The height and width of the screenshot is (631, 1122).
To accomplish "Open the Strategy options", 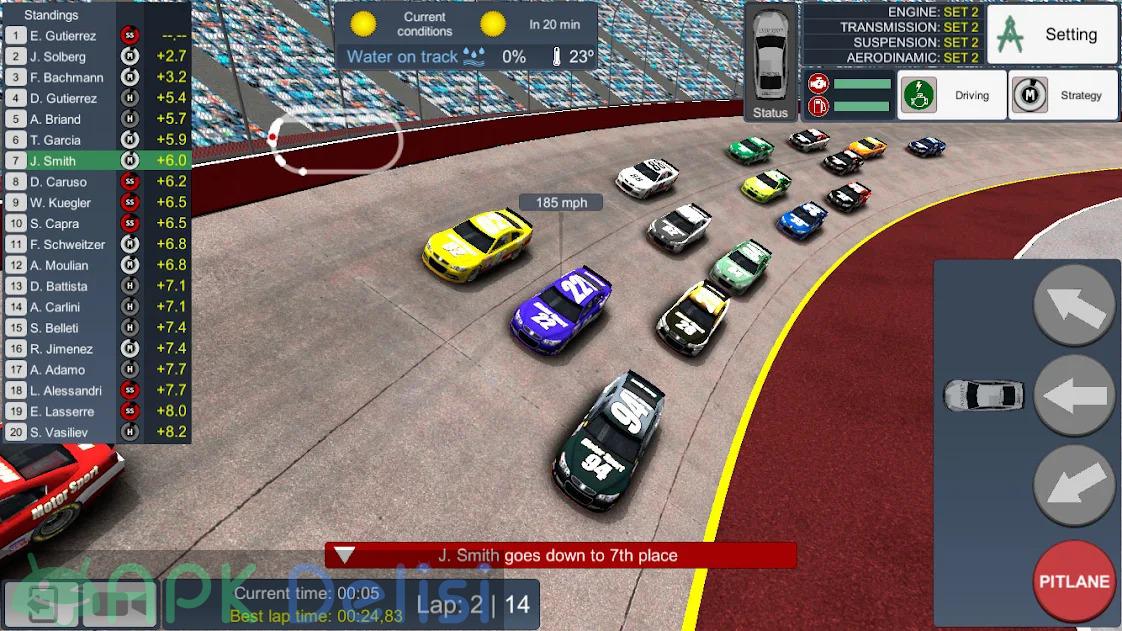I will pyautogui.click(x=1062, y=96).
